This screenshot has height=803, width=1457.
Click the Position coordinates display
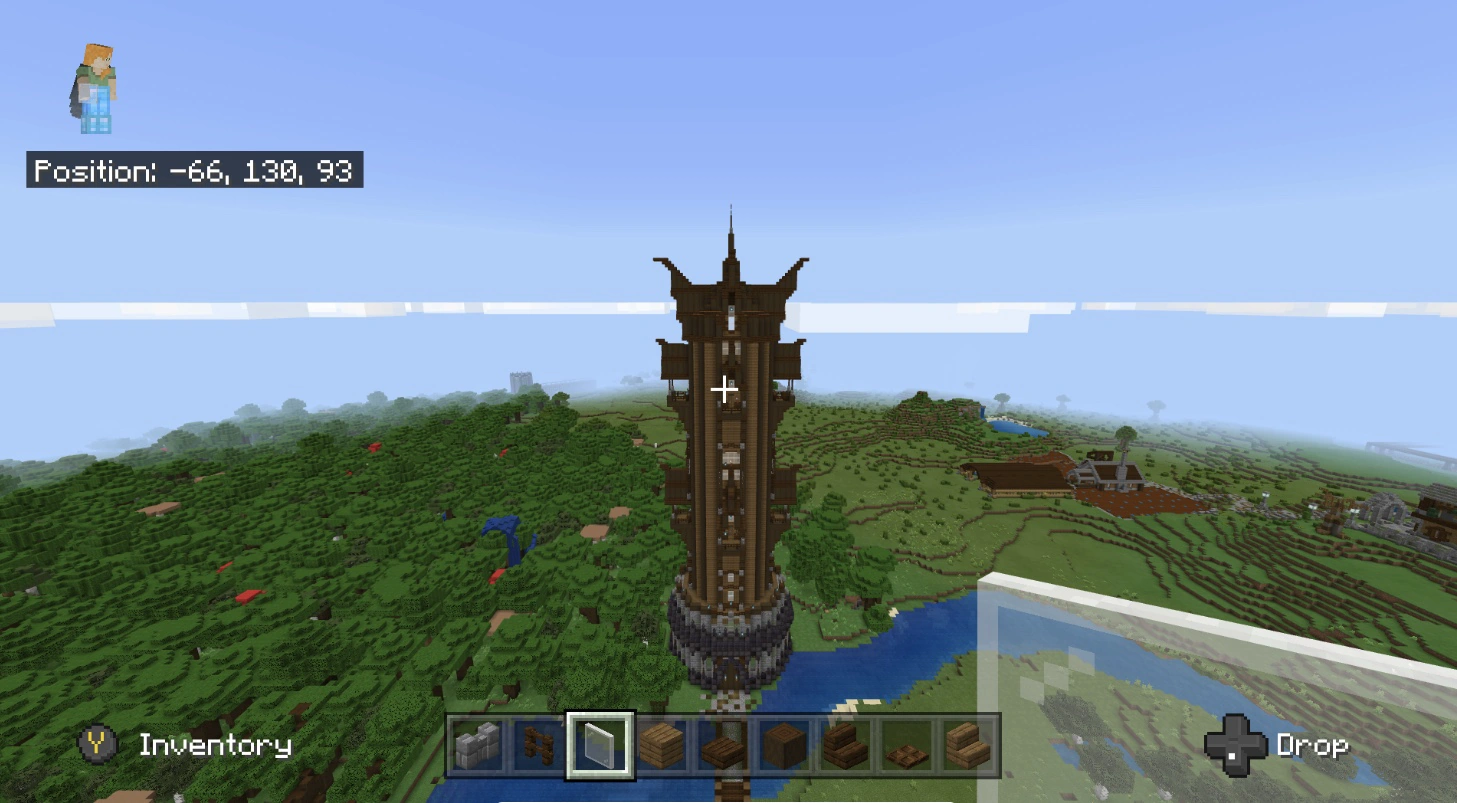195,171
